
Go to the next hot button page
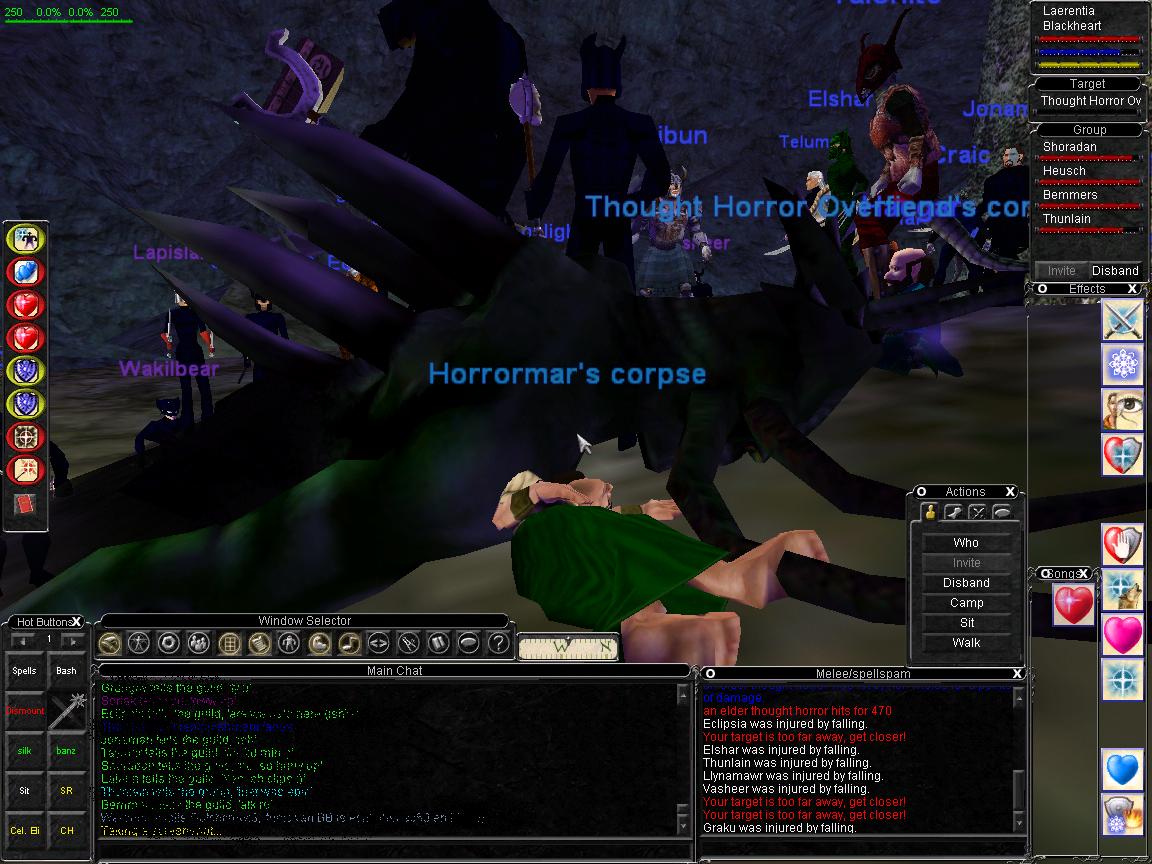pyautogui.click(x=72, y=640)
